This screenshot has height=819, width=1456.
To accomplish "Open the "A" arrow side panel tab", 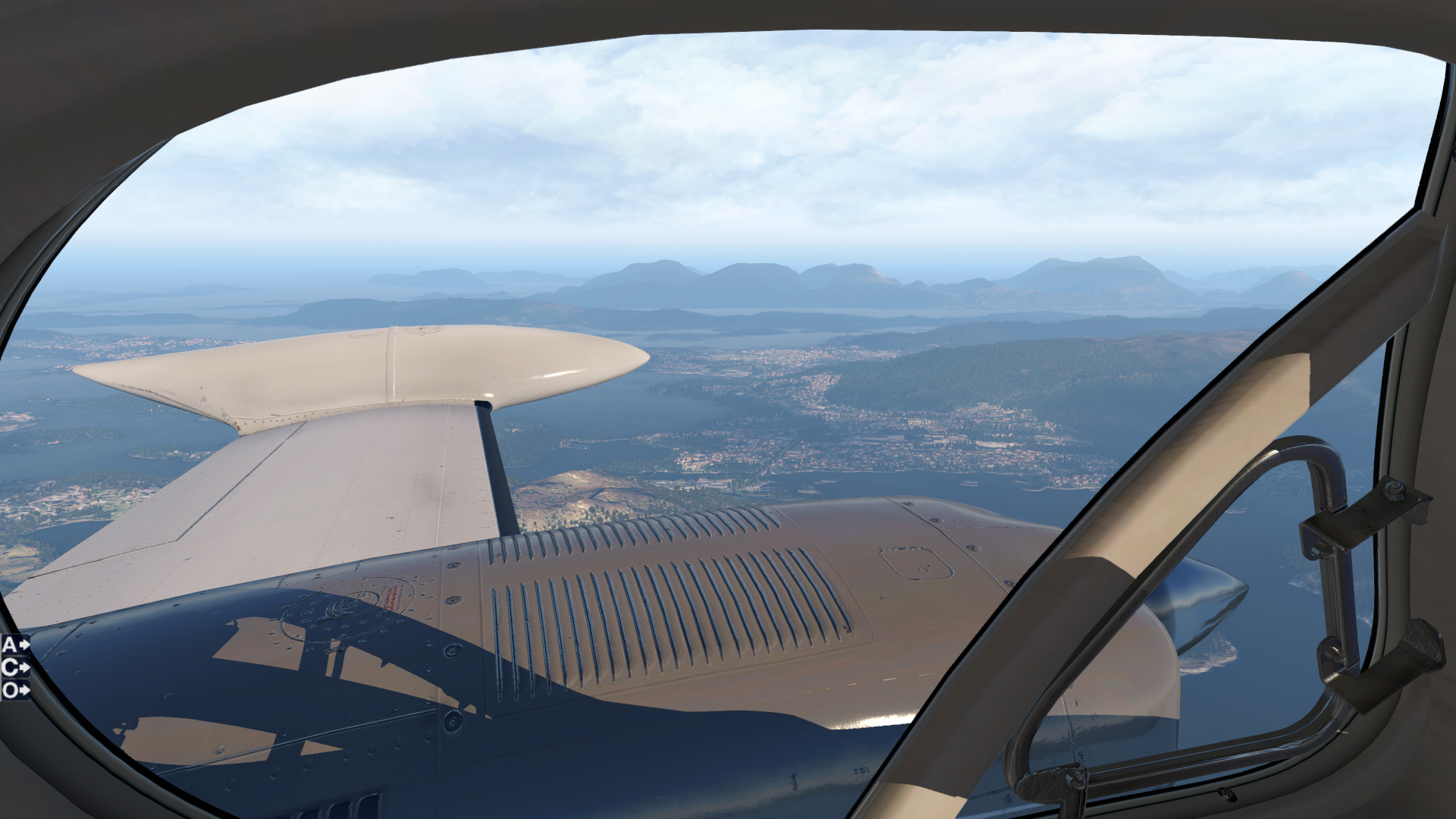I will pyautogui.click(x=15, y=645).
